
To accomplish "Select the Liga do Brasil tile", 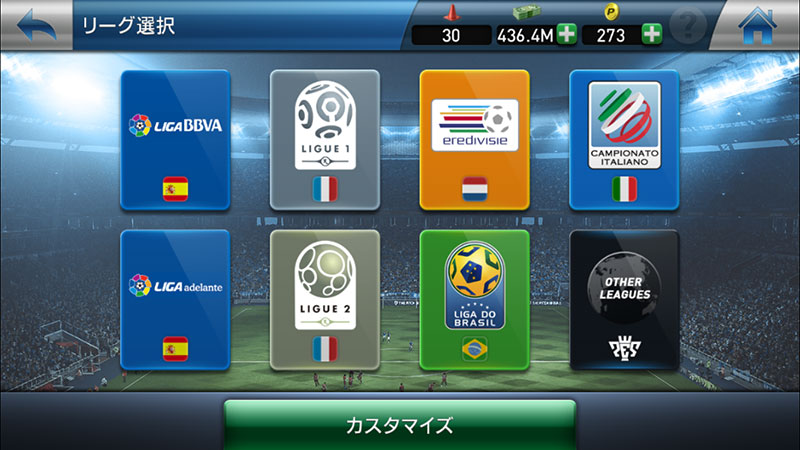I will tap(474, 300).
